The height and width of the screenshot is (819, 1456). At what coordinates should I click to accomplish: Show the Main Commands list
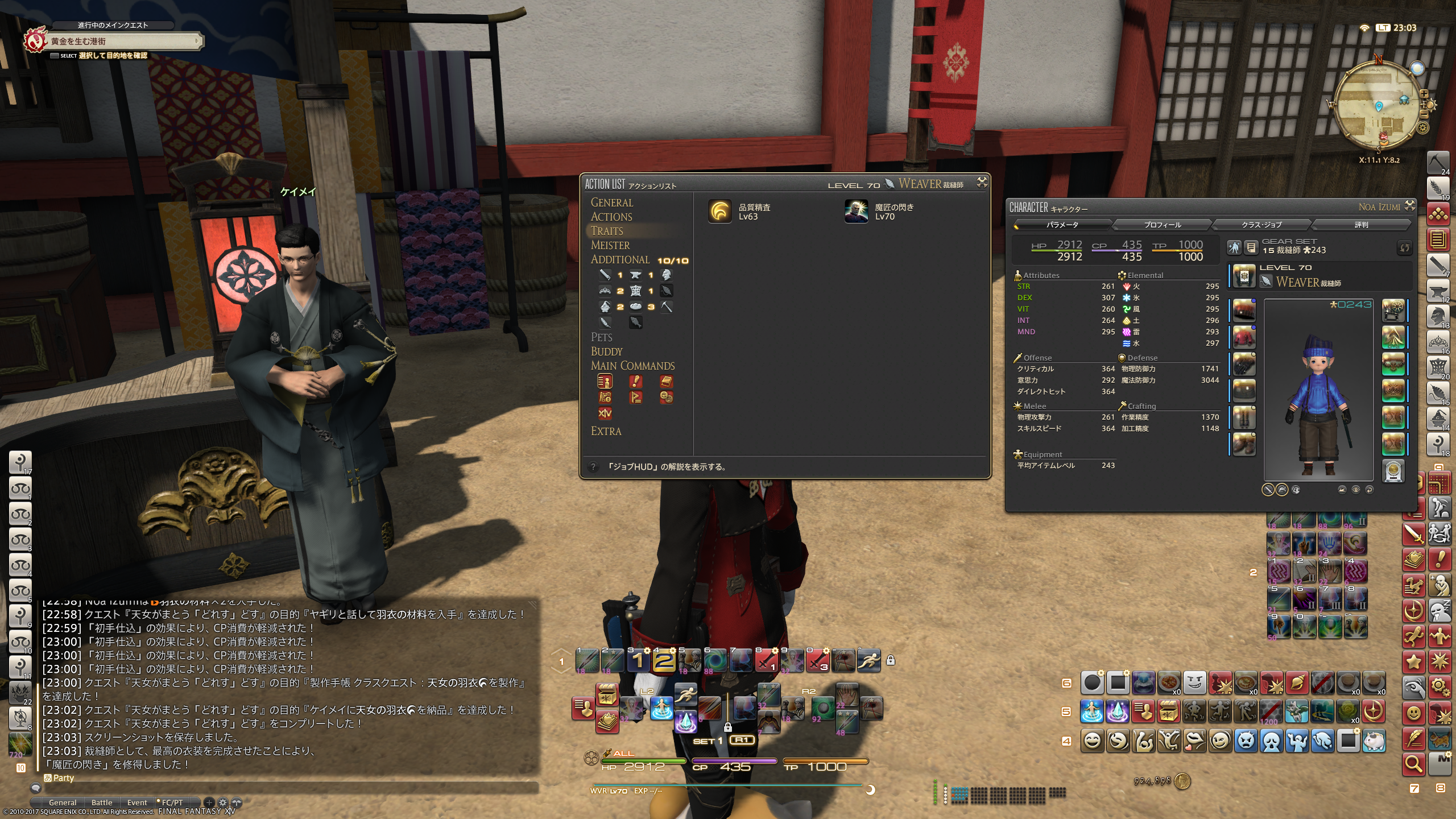(632, 366)
